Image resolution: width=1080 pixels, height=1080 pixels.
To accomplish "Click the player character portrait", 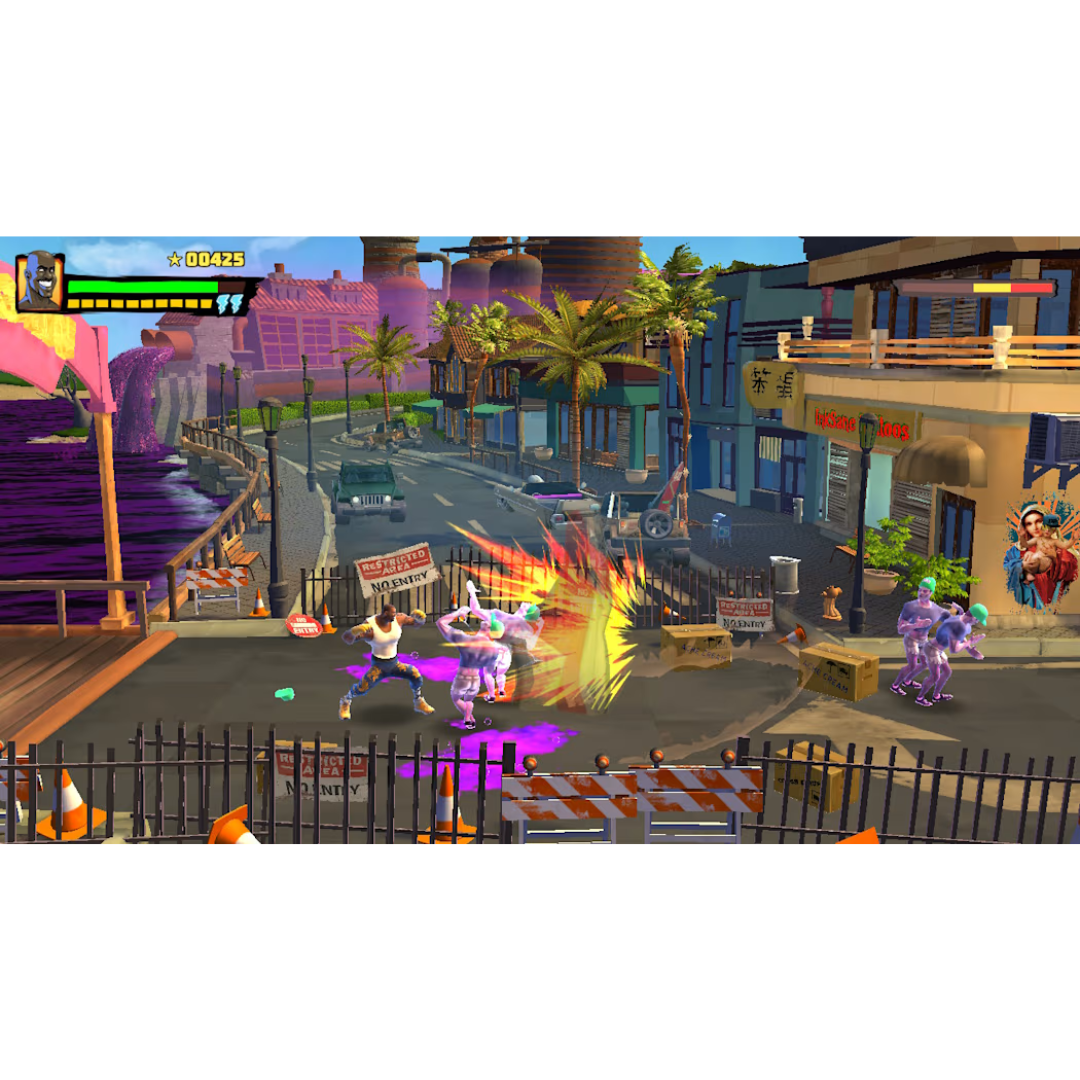I will (40, 282).
